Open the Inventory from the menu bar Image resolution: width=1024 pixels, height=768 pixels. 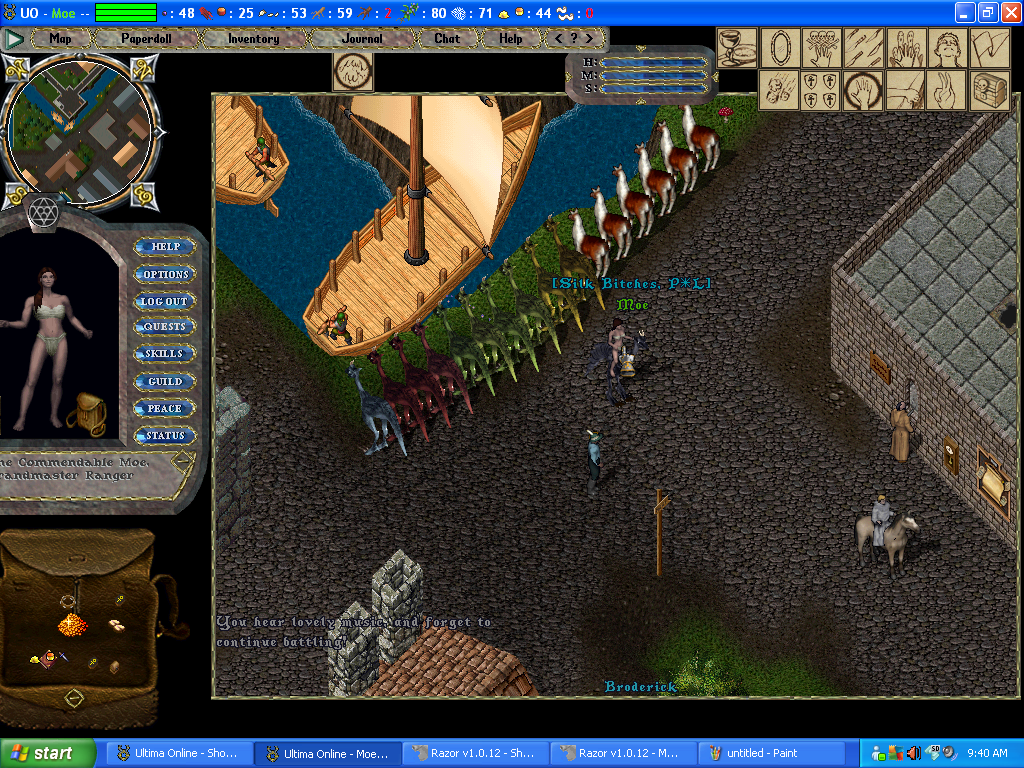253,39
